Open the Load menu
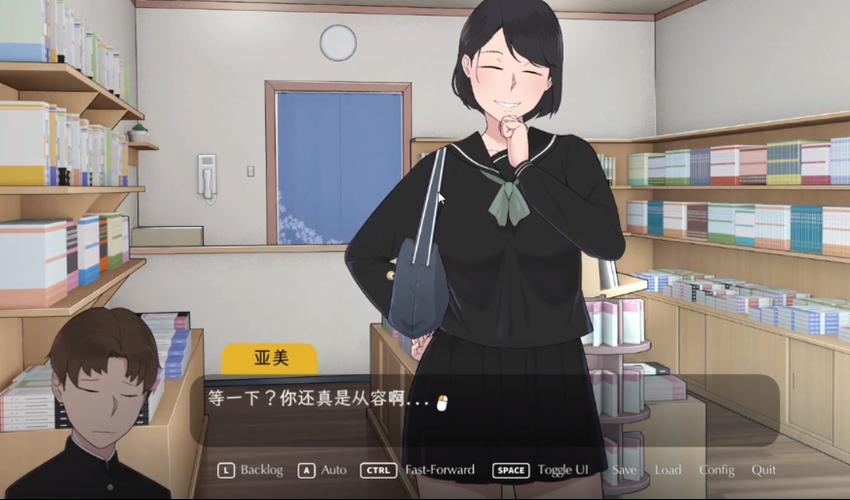The height and width of the screenshot is (500, 850). tap(668, 470)
